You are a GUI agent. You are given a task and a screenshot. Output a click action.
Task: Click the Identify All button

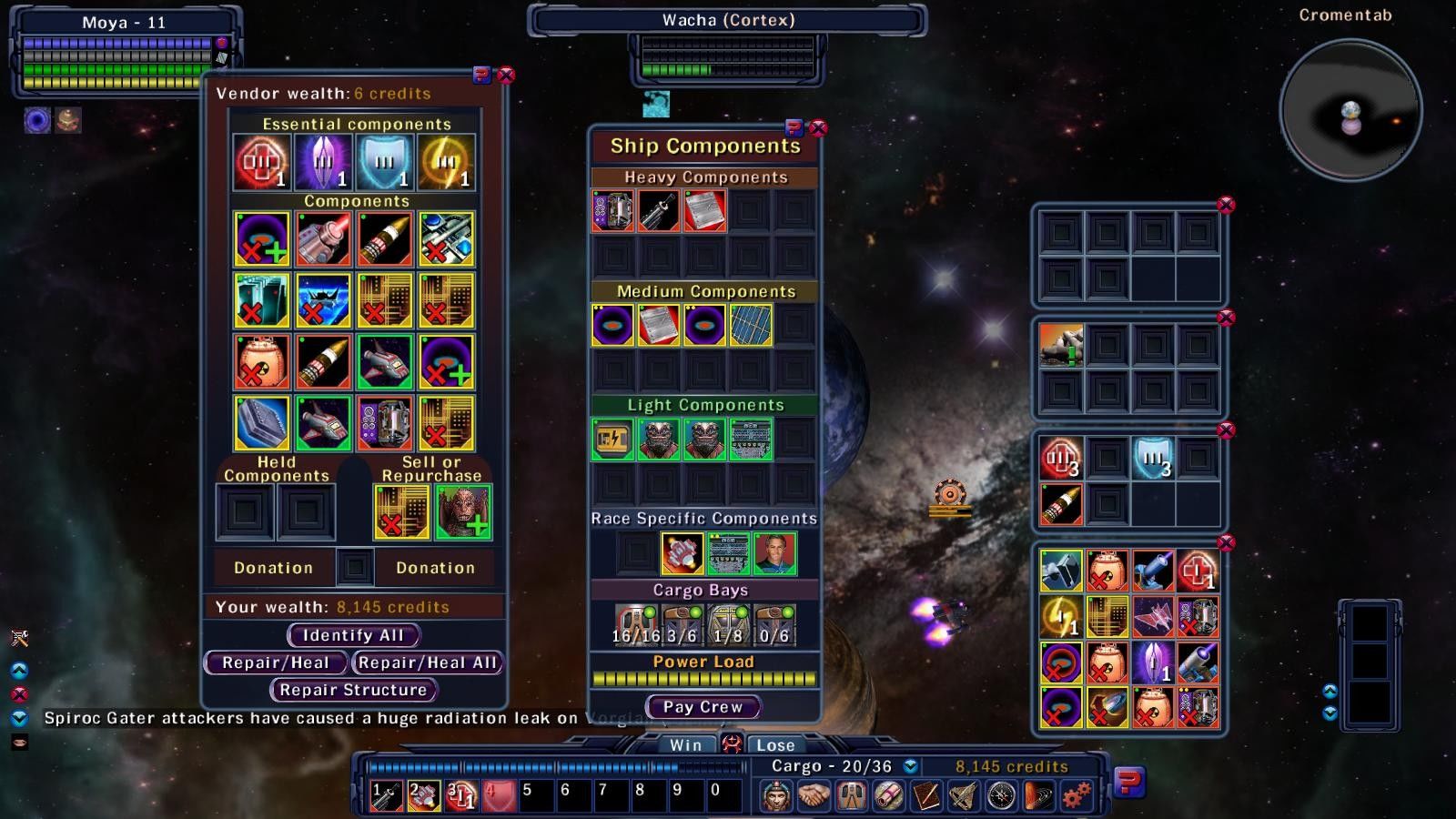[x=352, y=635]
